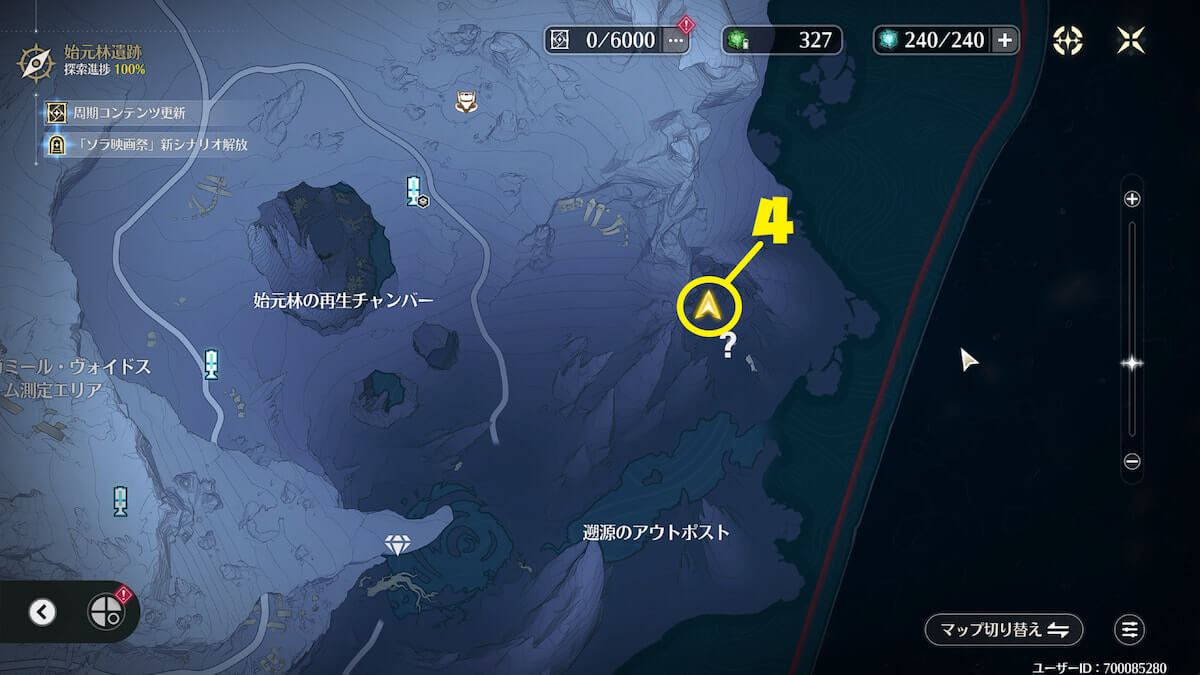Select the question mark map marker
1200x675 pixels.
(x=729, y=346)
